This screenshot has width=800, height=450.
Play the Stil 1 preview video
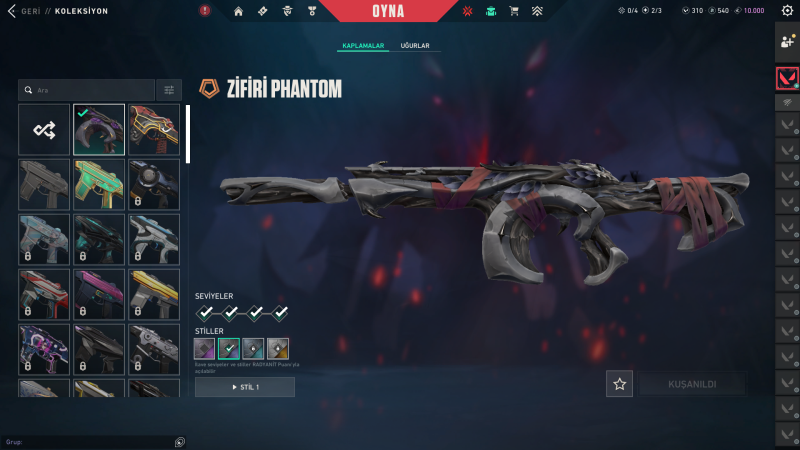coord(245,387)
